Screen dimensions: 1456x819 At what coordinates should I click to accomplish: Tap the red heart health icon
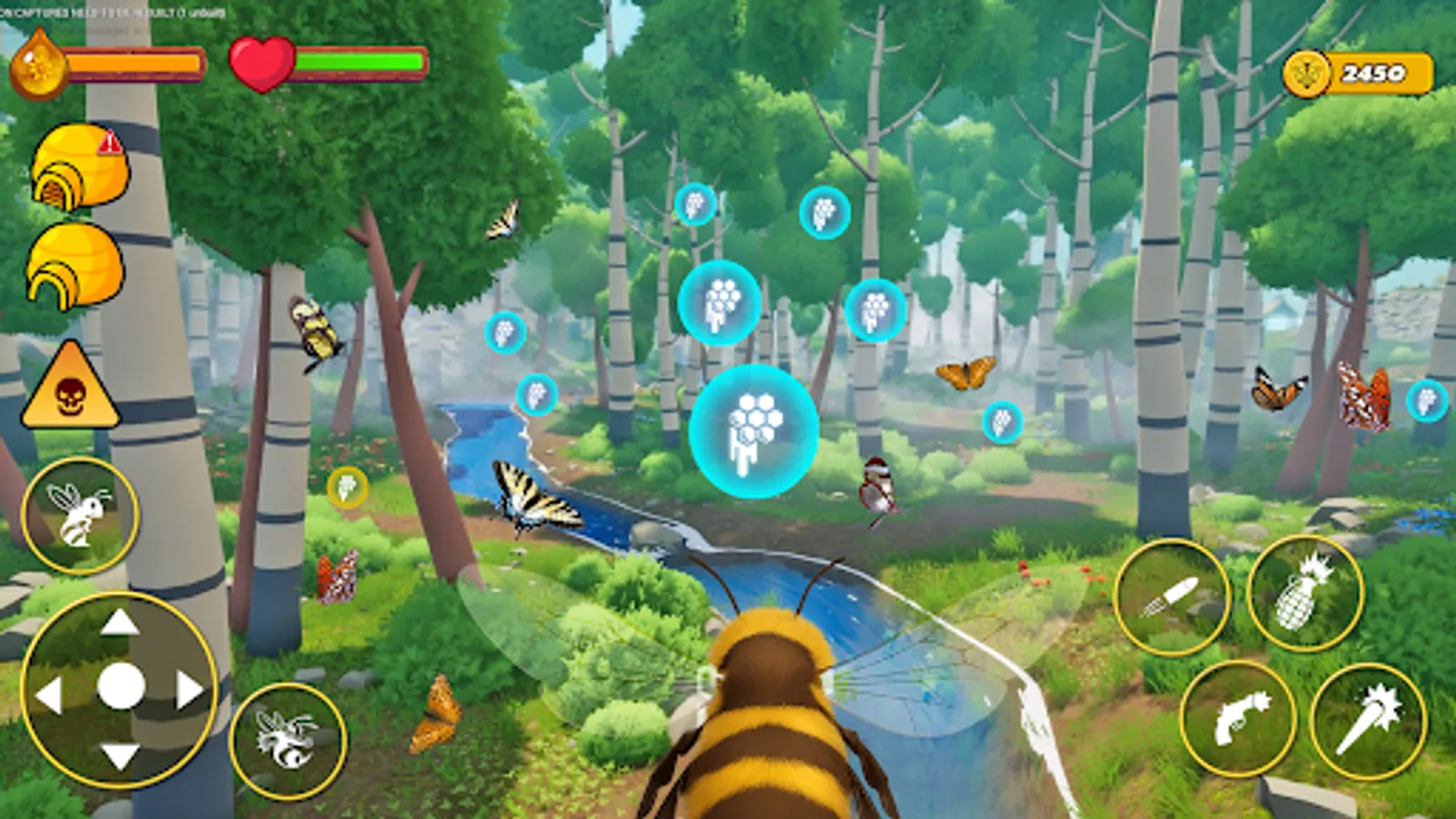coord(262,62)
